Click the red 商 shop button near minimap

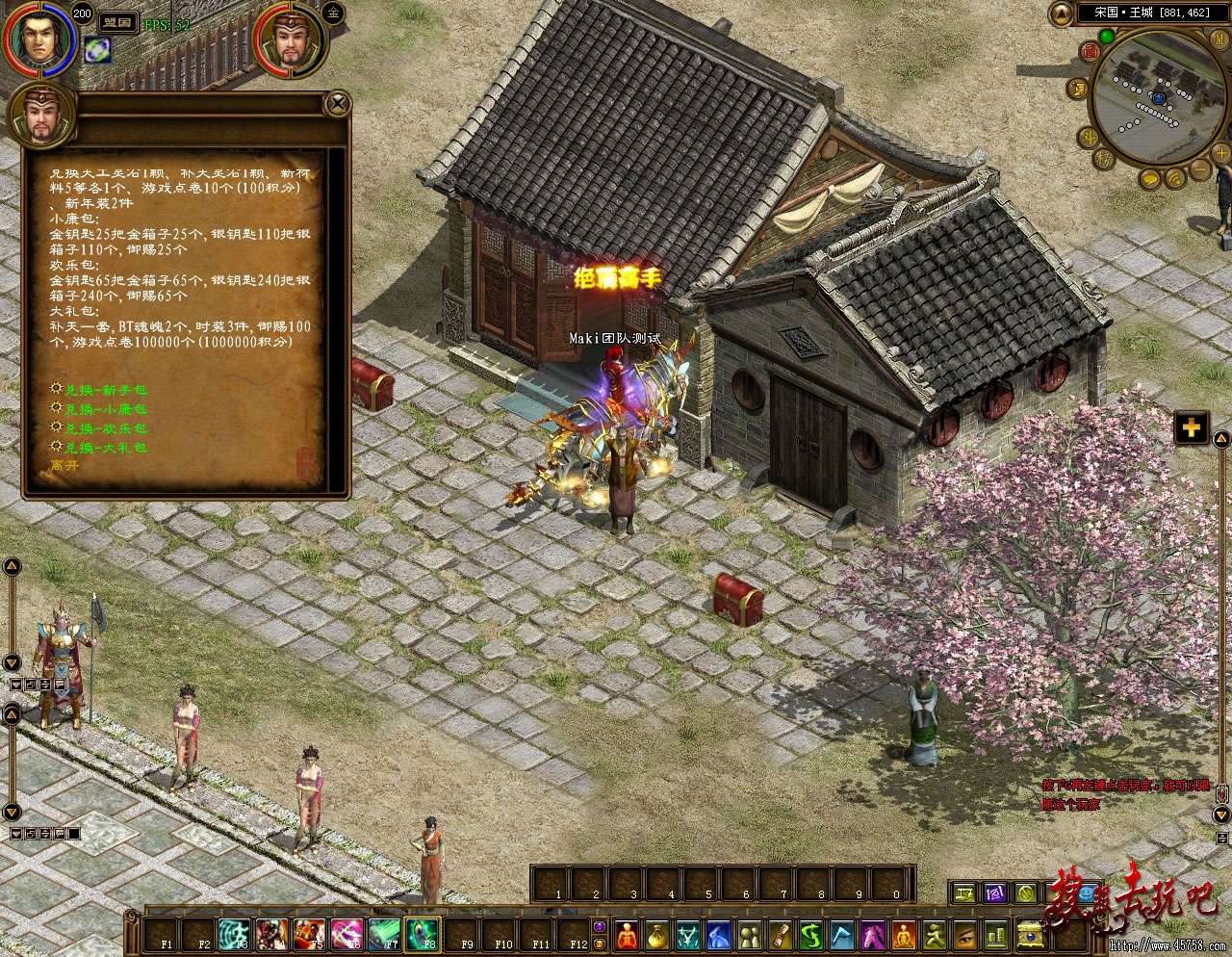tap(1090, 51)
